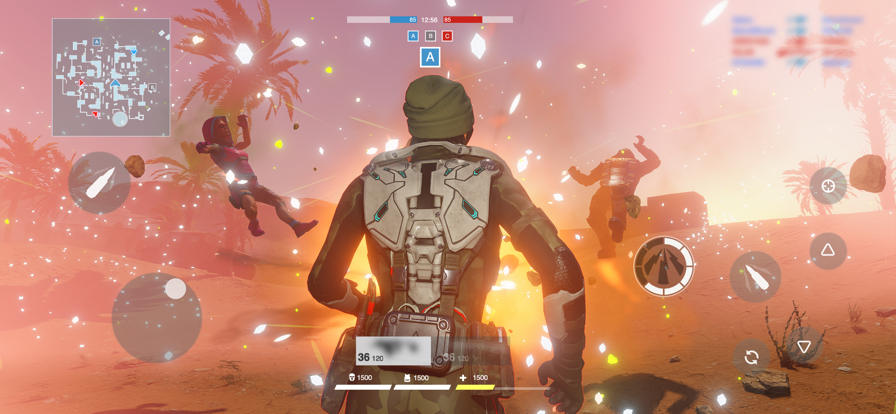Tap the left-side bullet fire button
Viewport: 896px width, 414px height.
coord(99,183)
